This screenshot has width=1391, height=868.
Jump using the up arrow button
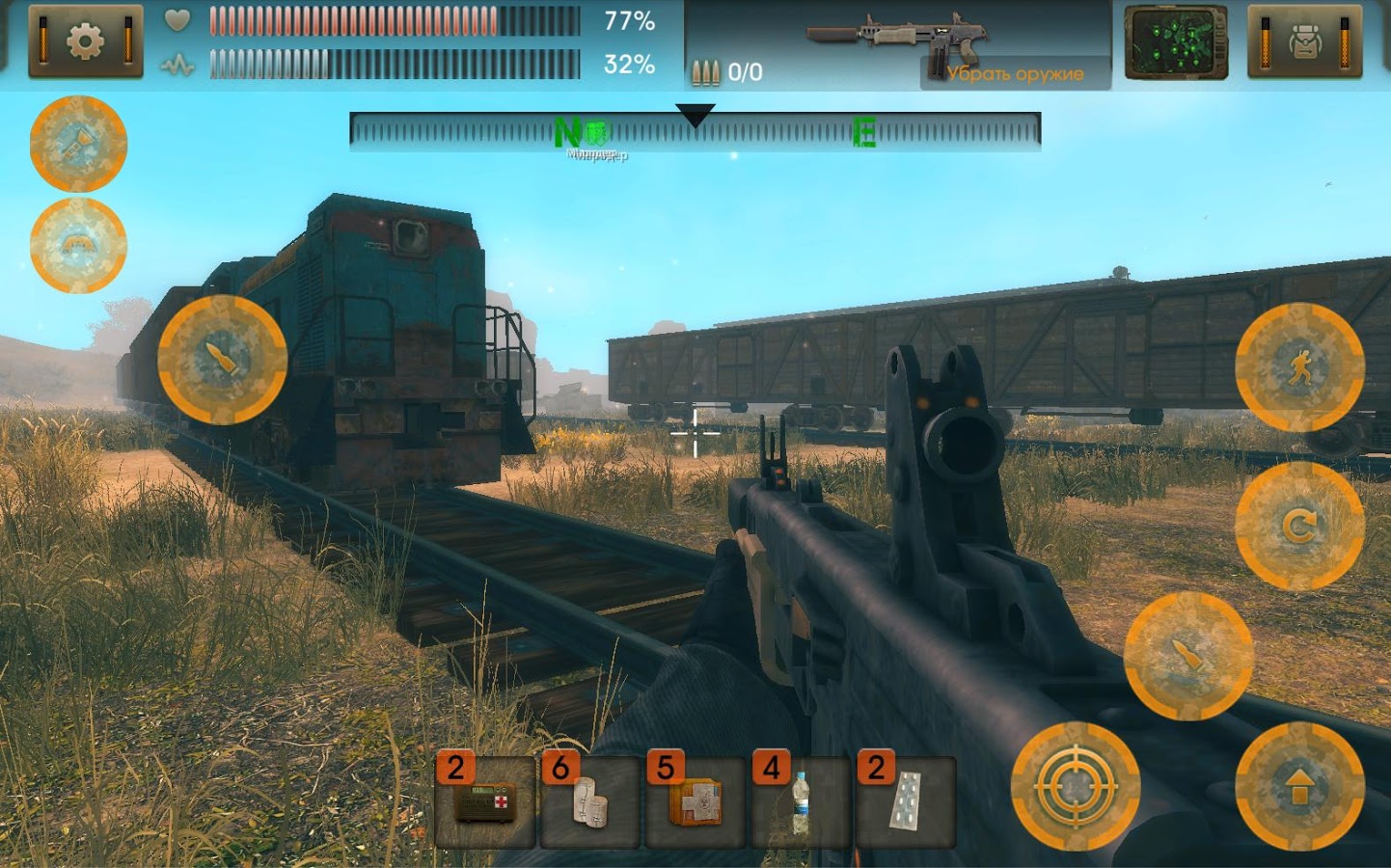click(1299, 786)
